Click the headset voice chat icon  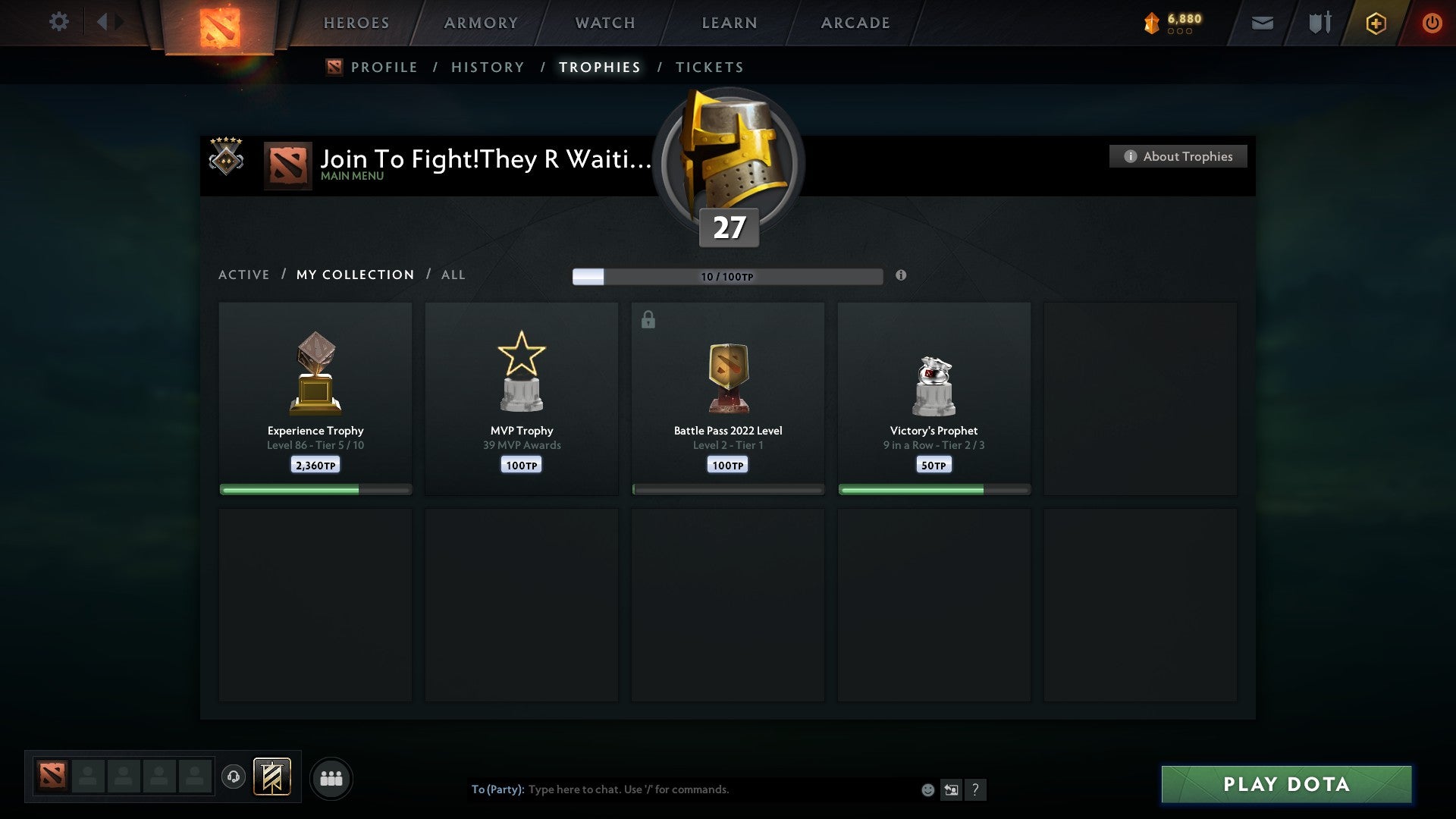(x=234, y=777)
